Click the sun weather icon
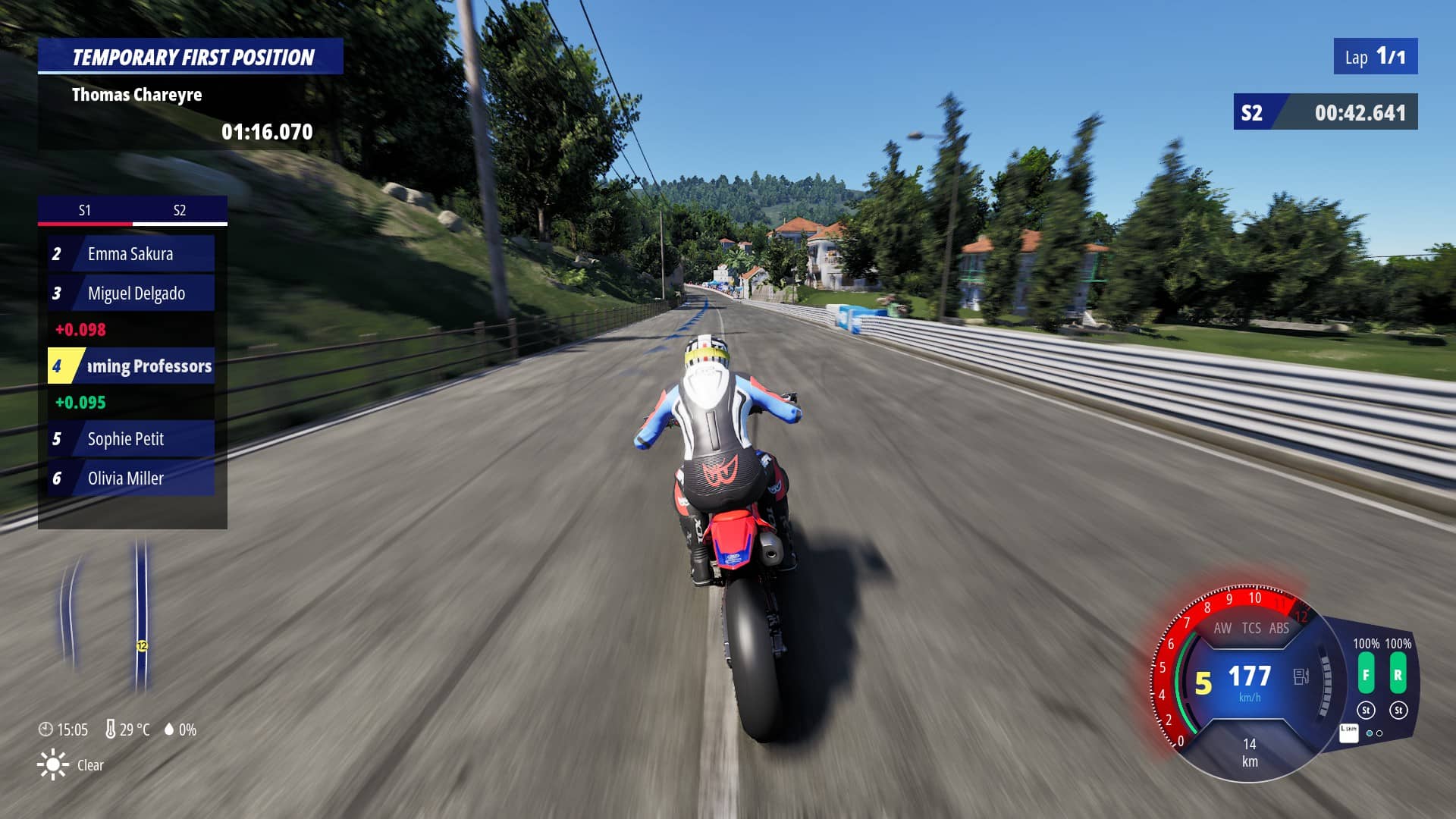 point(52,764)
